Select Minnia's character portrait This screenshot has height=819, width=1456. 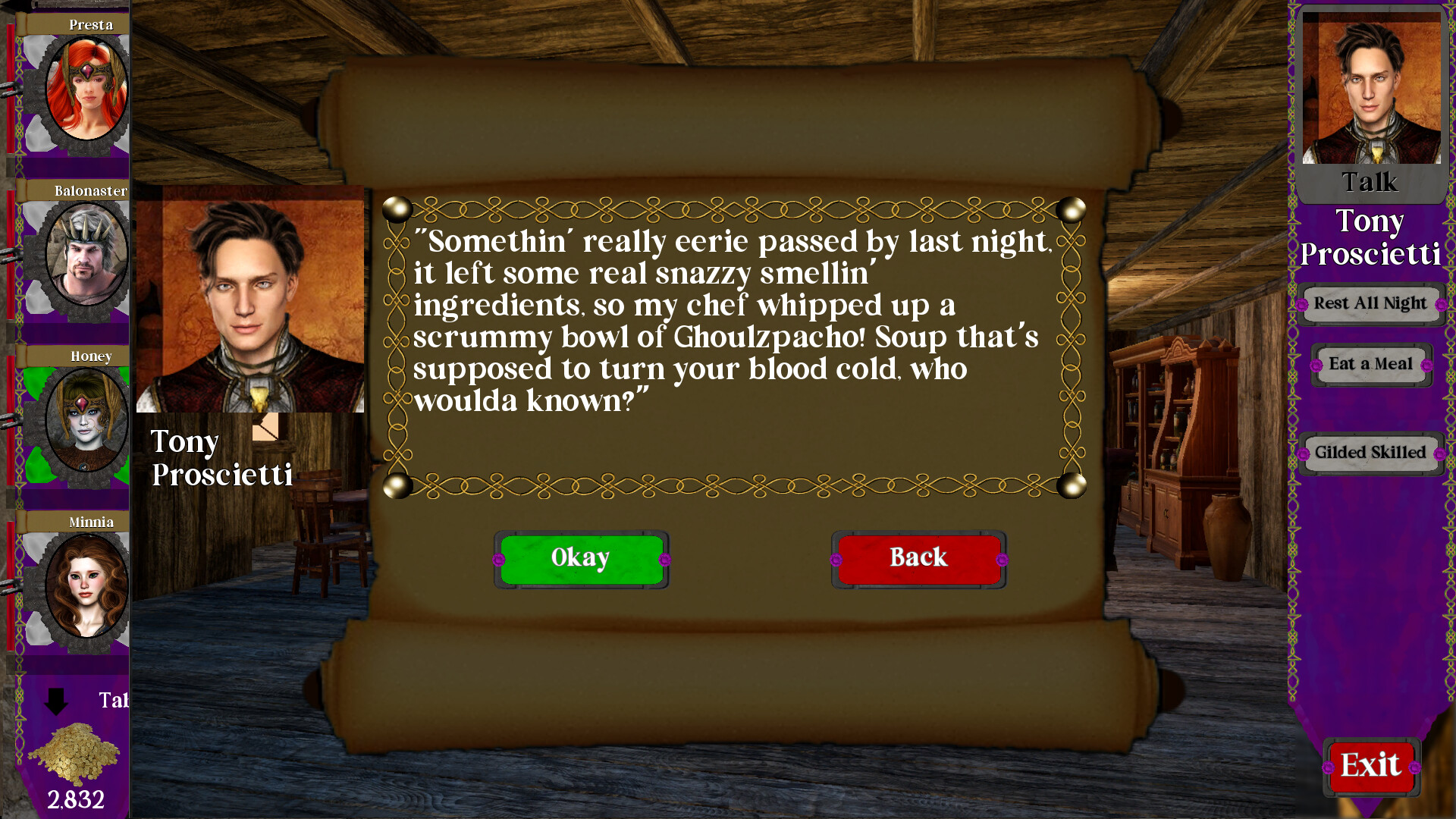[86, 588]
